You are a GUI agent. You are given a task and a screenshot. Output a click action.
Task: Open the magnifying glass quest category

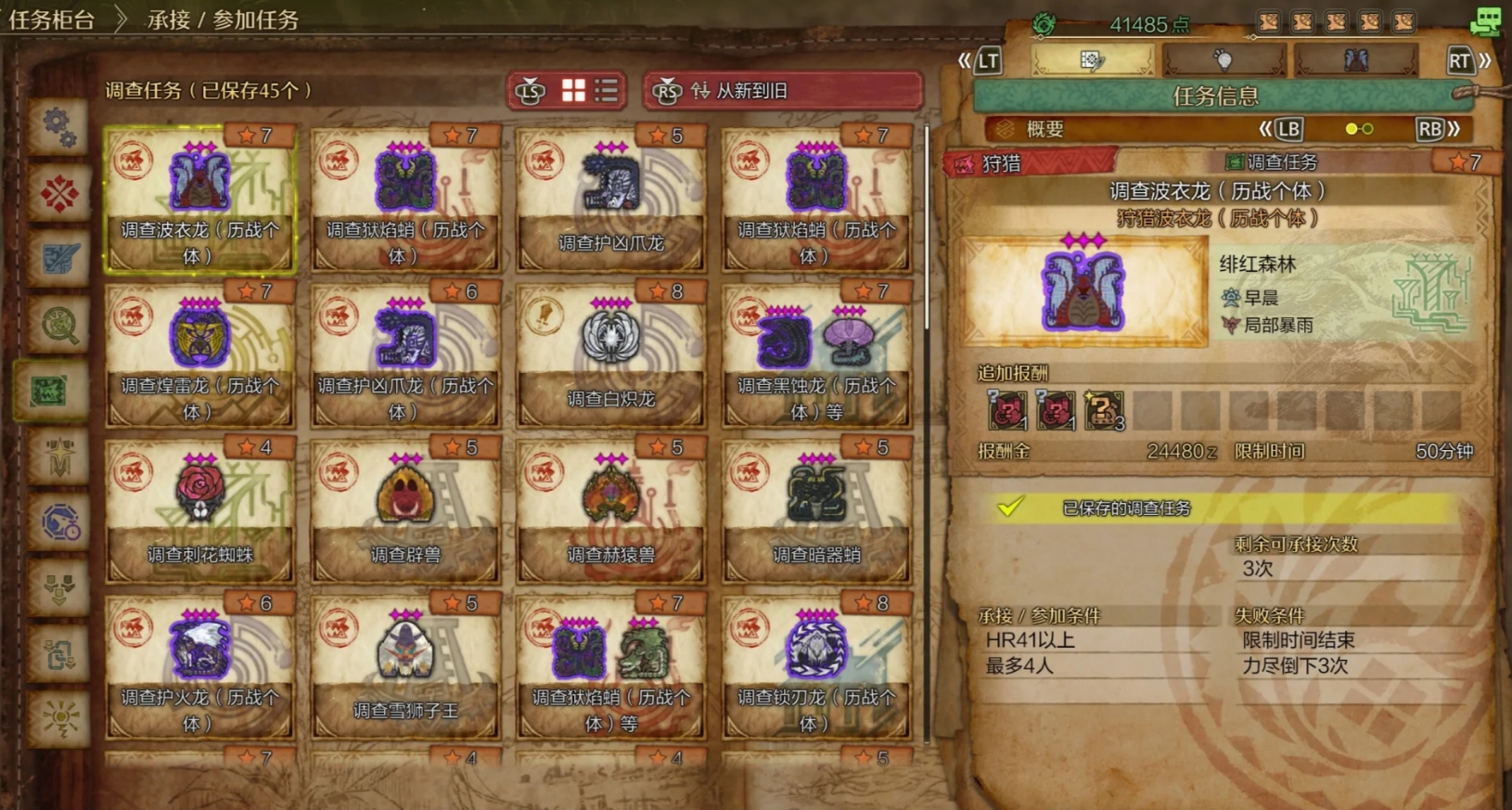click(x=59, y=325)
